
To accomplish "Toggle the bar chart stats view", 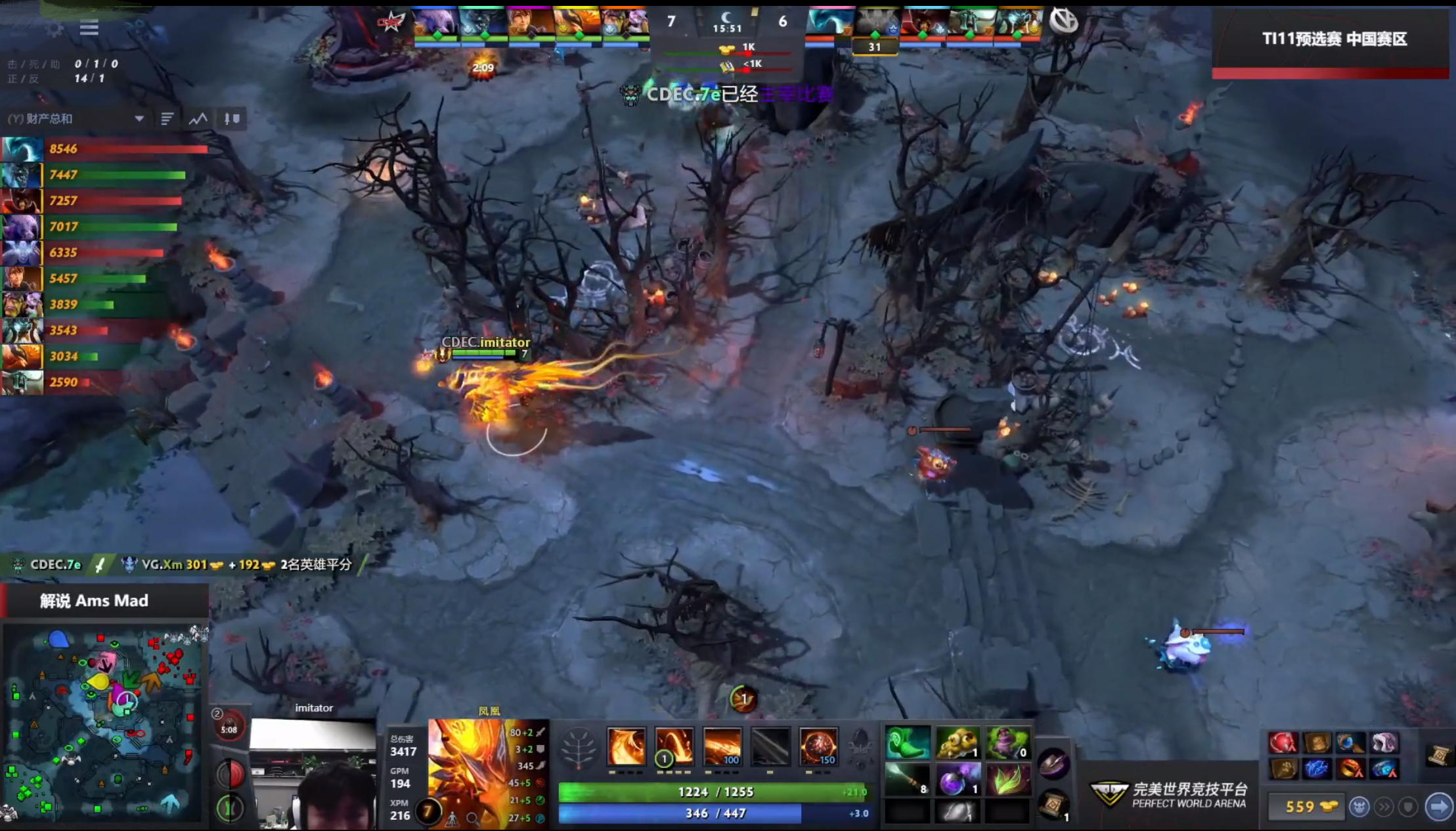I will (168, 119).
